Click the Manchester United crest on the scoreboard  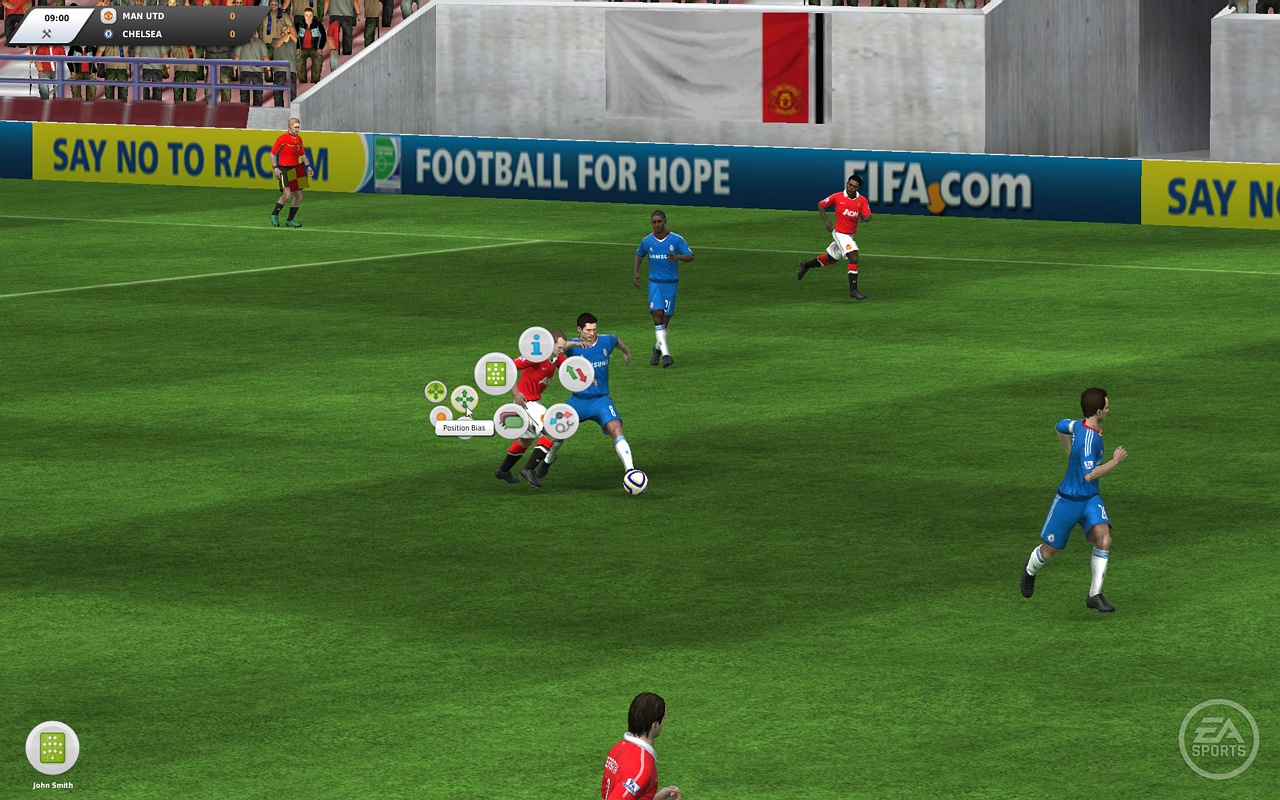pyautogui.click(x=108, y=16)
